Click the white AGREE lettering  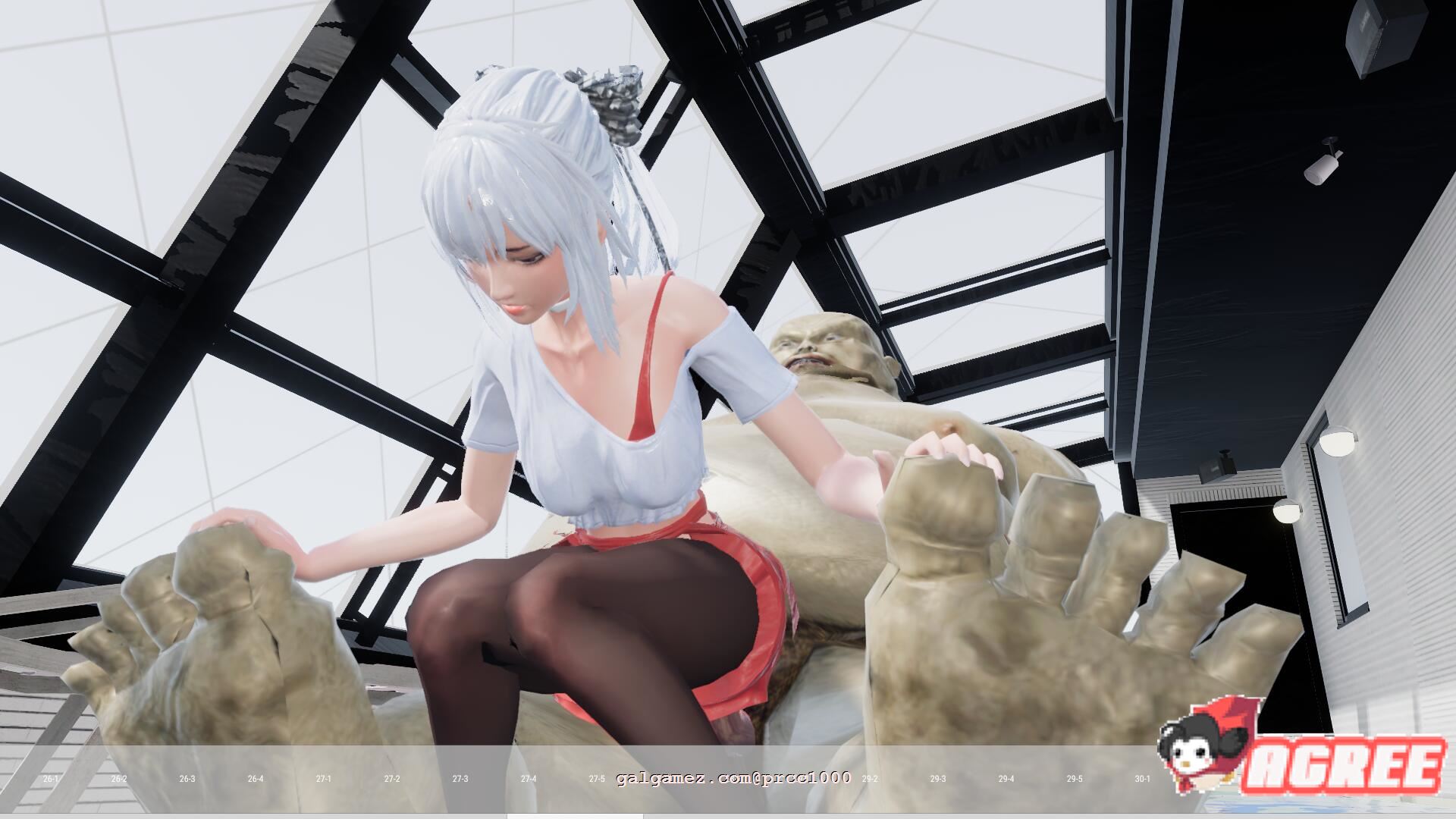point(1346,764)
